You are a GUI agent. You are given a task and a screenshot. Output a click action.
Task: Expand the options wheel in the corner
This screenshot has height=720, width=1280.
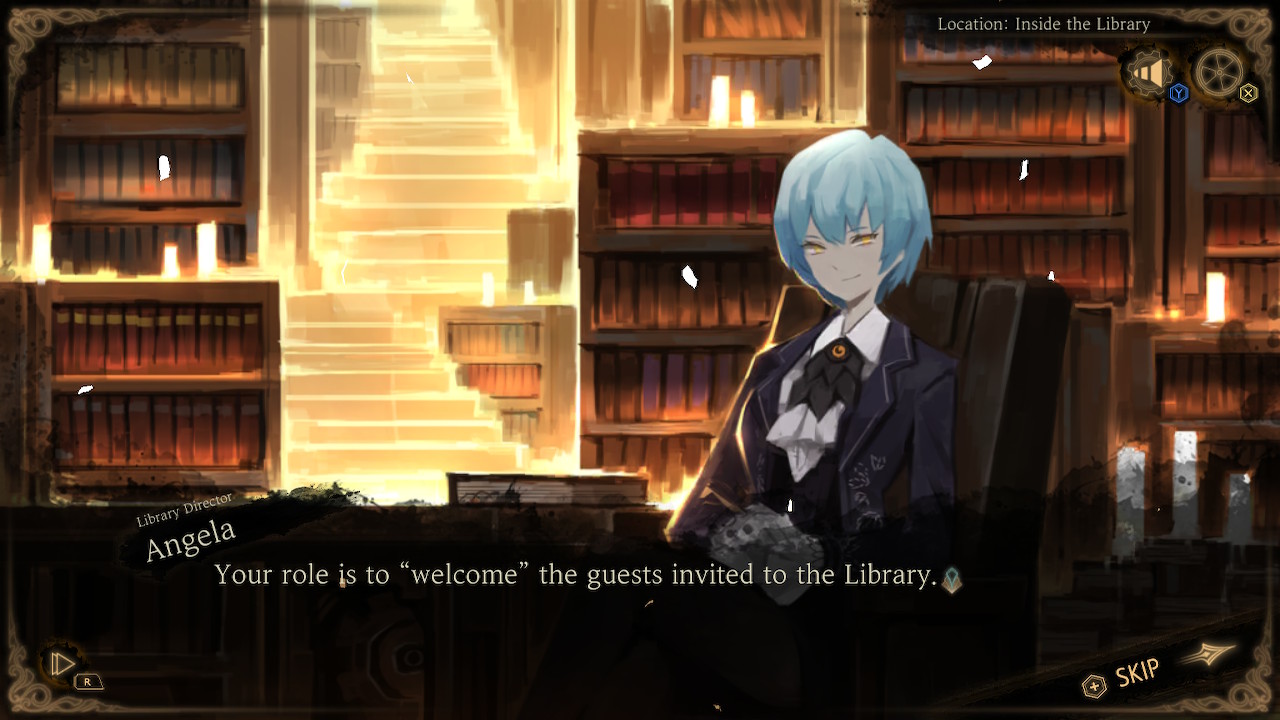coord(1219,71)
